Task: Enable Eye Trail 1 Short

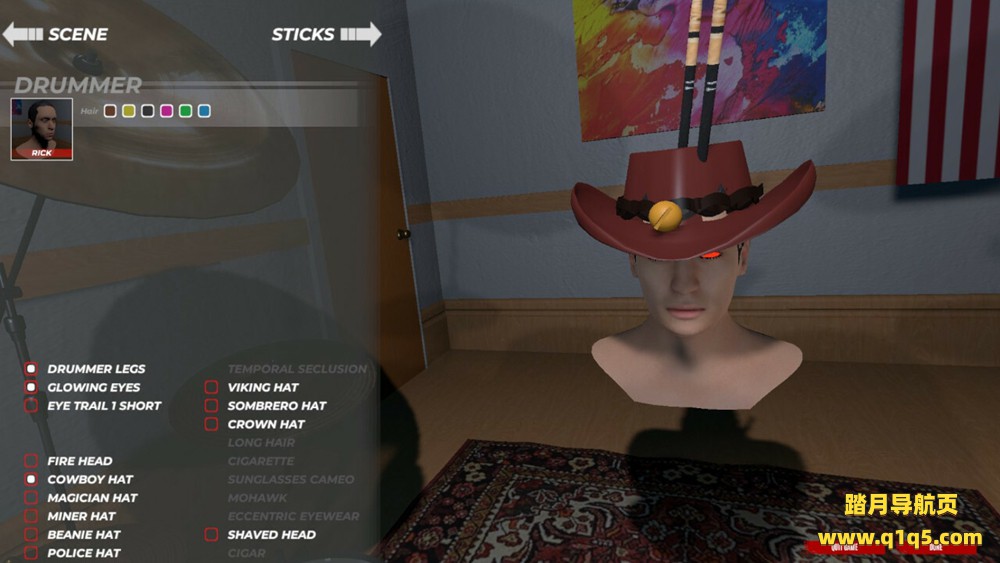Action: (x=31, y=406)
